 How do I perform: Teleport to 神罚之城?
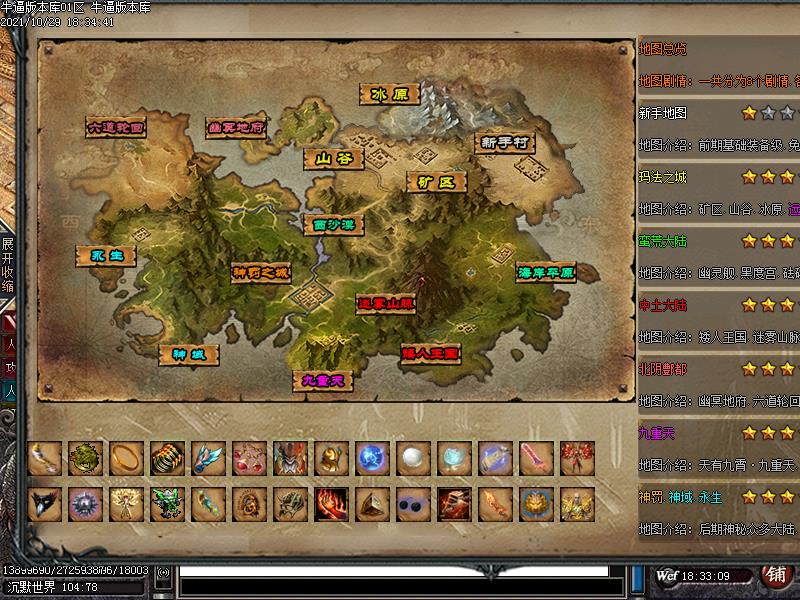[x=261, y=272]
